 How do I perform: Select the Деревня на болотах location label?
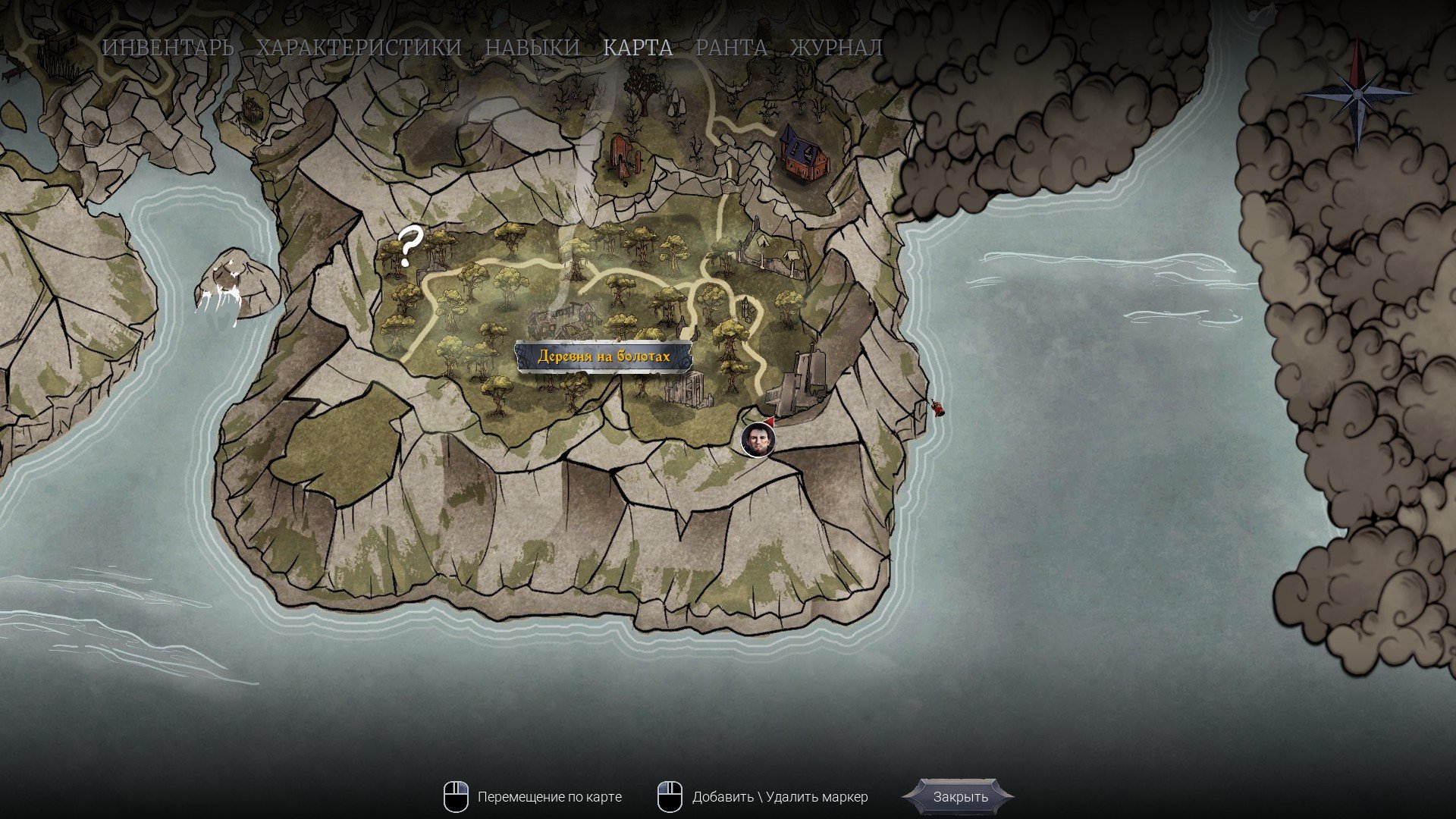[x=604, y=356]
